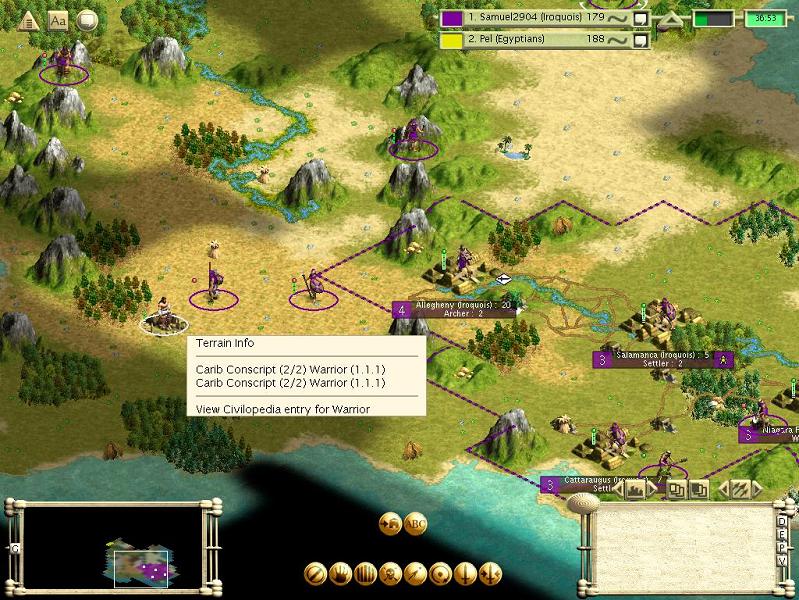Image resolution: width=799 pixels, height=600 pixels.
Task: Open the chat icon beside Pel's score
Action: click(x=642, y=40)
